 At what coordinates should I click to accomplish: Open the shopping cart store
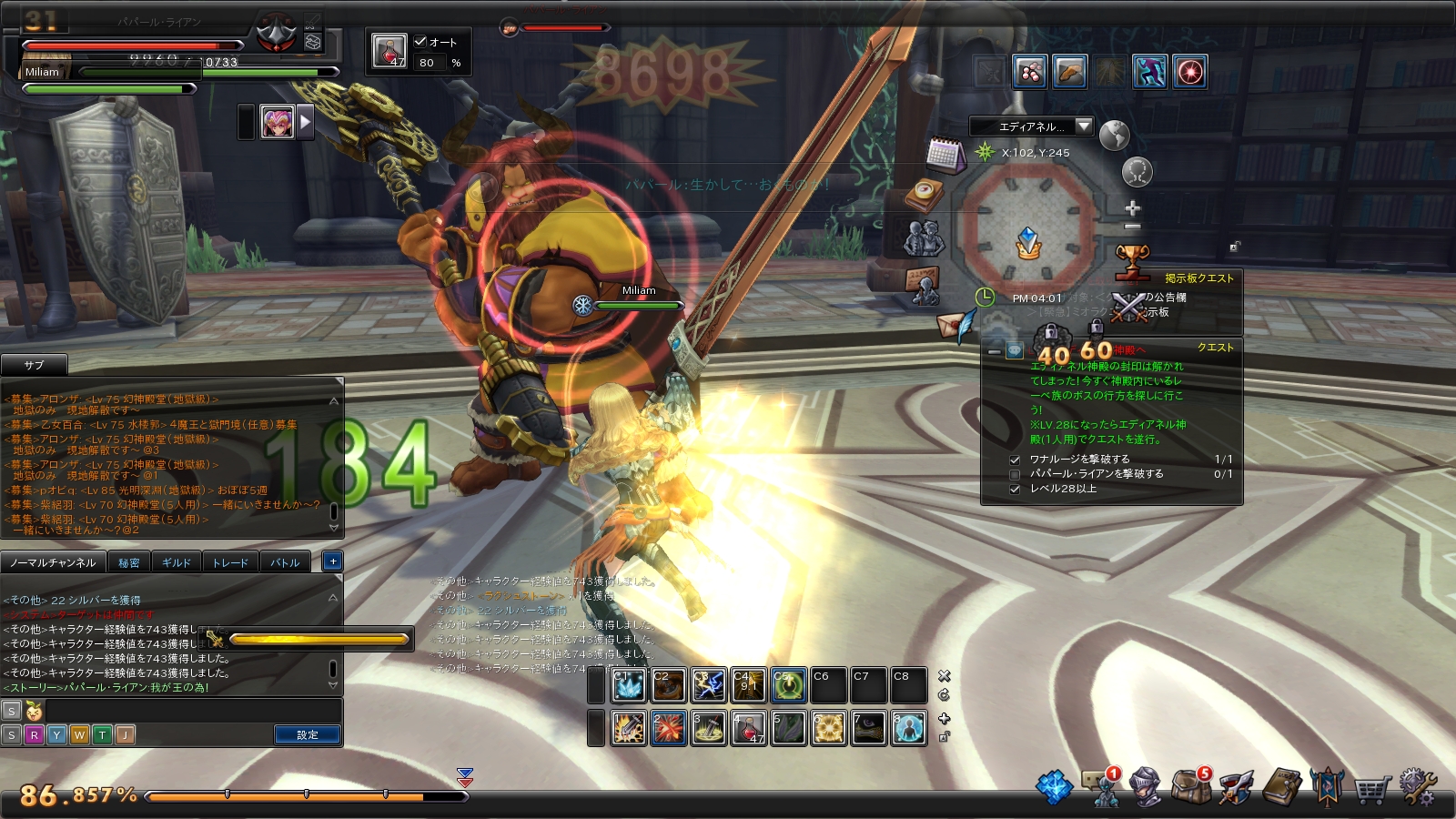1371,788
